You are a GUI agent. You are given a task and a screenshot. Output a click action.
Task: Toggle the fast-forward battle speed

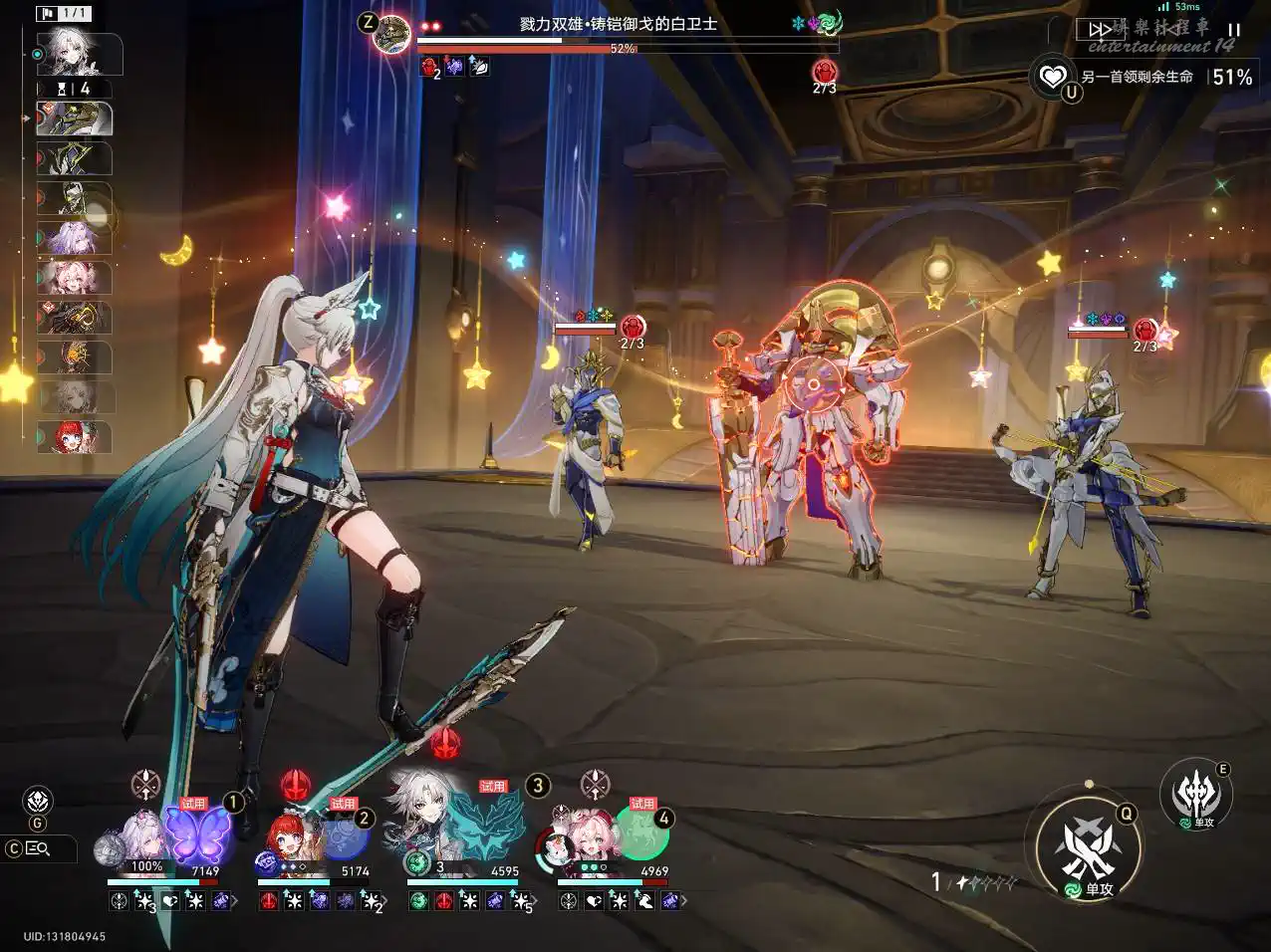[1099, 31]
